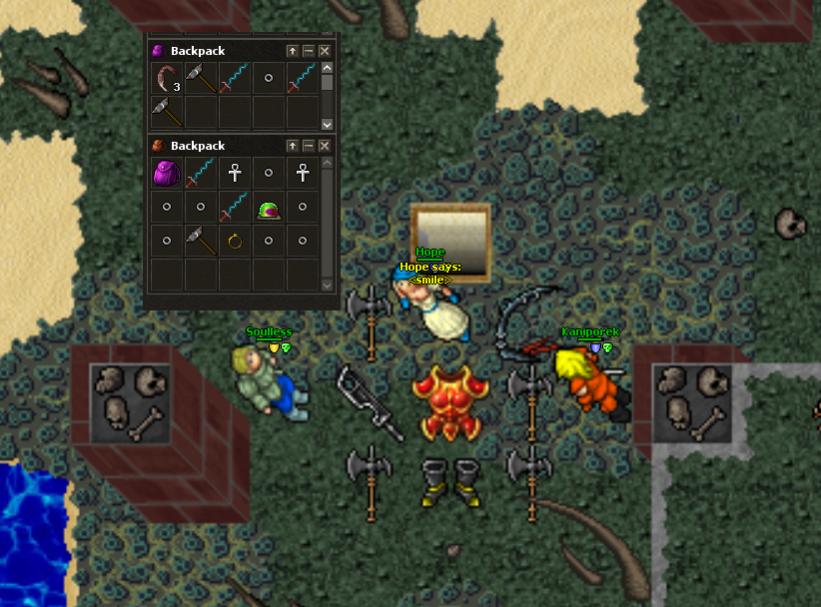821x607 pixels.
Task: Click the scroll-down arrow of the purple-icon Backpack
Action: click(x=326, y=124)
